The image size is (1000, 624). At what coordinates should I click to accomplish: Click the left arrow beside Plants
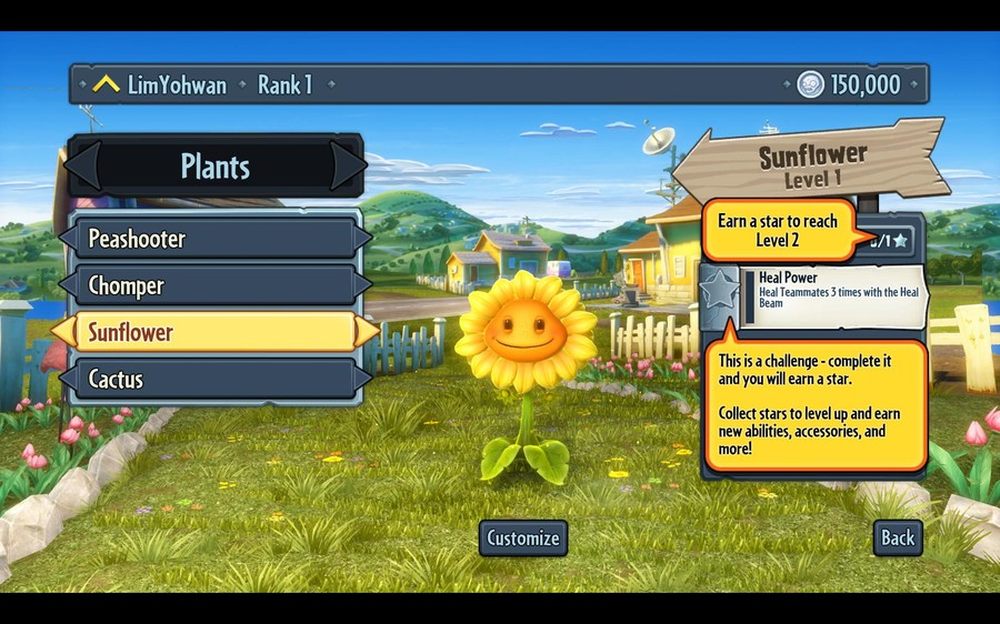84,166
